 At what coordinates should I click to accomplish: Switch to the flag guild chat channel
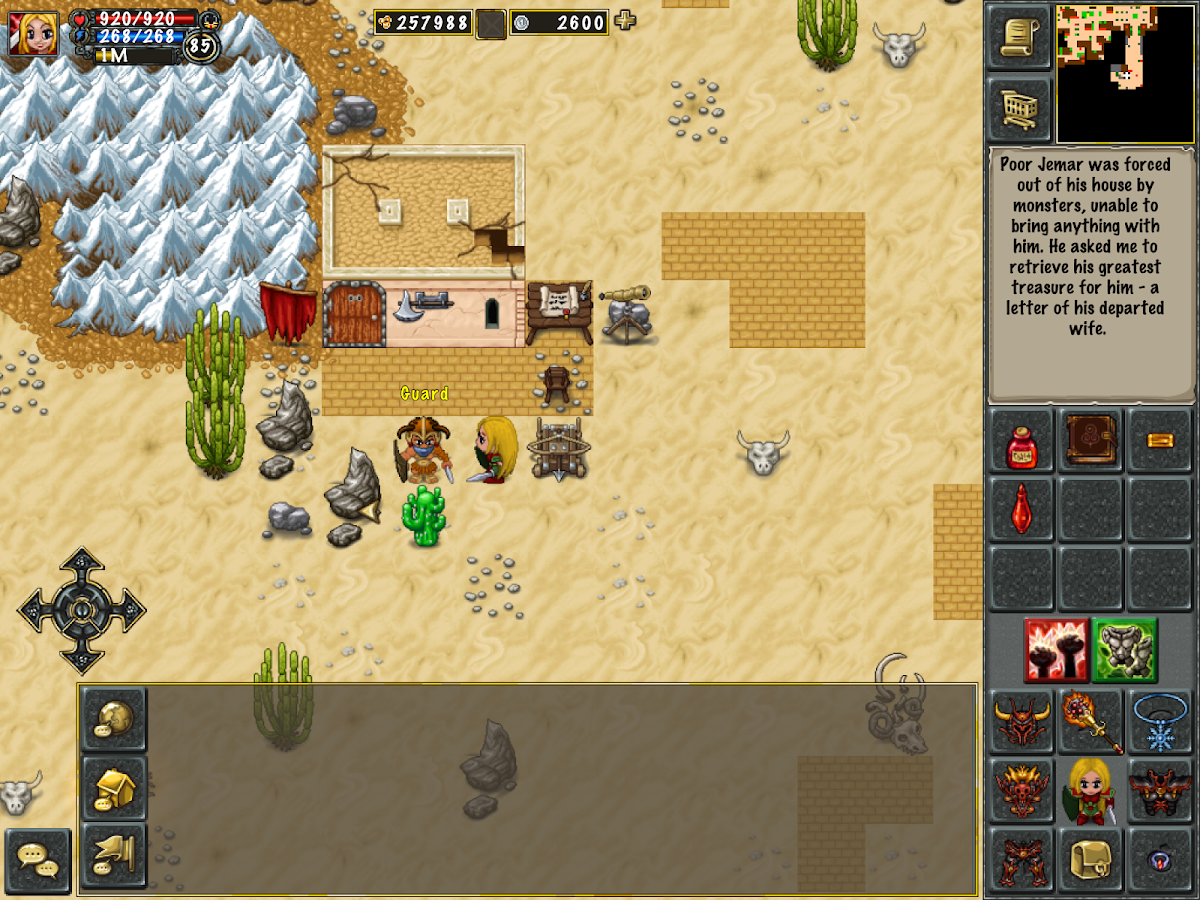click(113, 855)
